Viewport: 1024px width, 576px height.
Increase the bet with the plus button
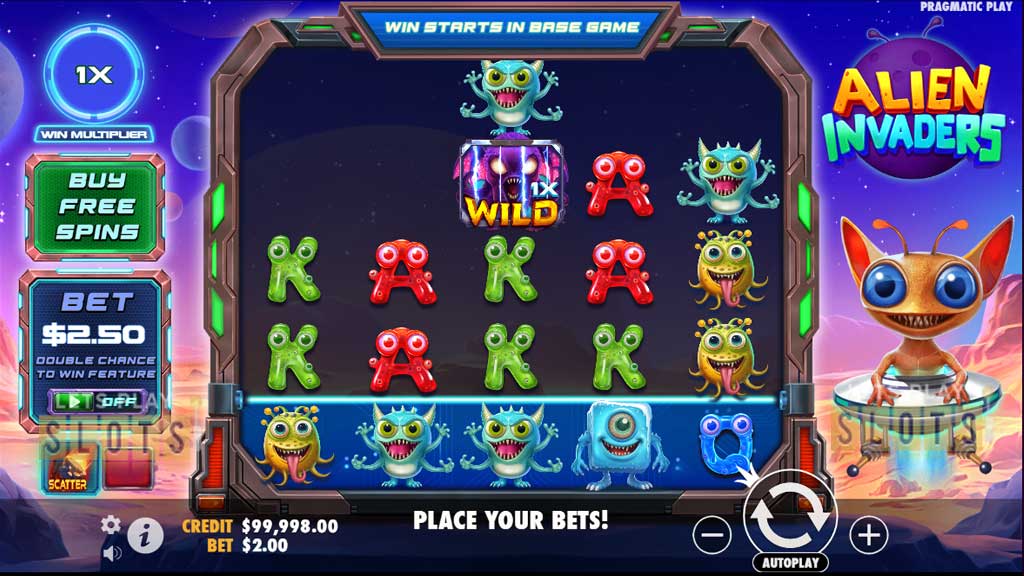[x=868, y=536]
